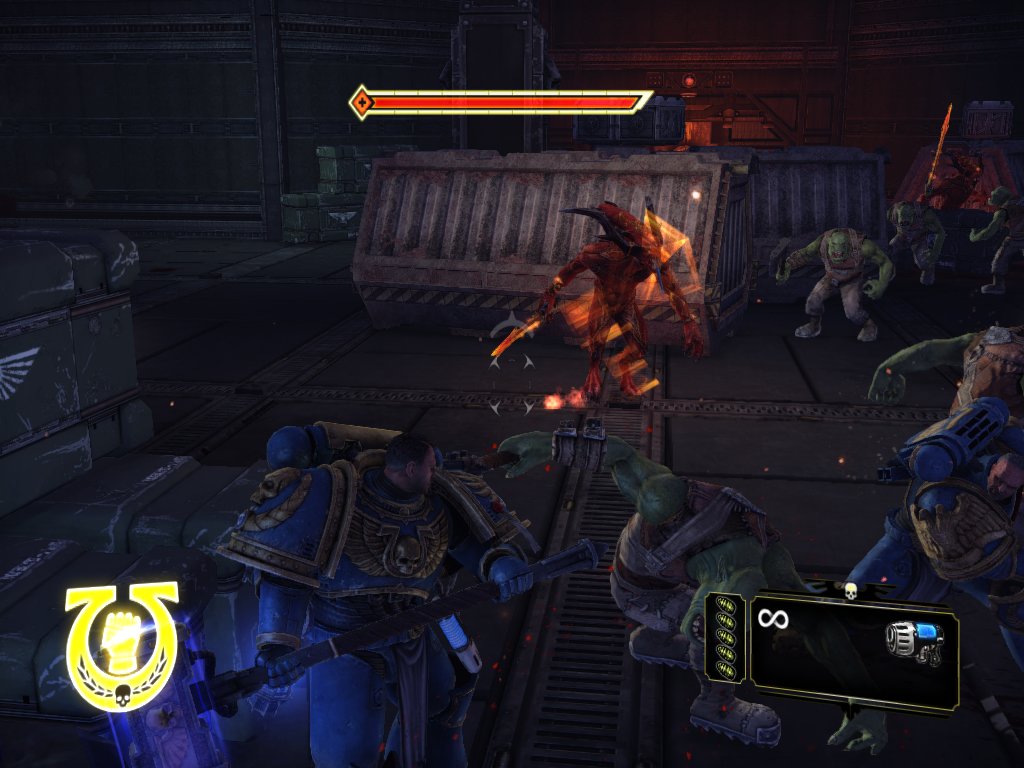
Task: Activate the Fury fist emblem icon
Action: pos(122,640)
